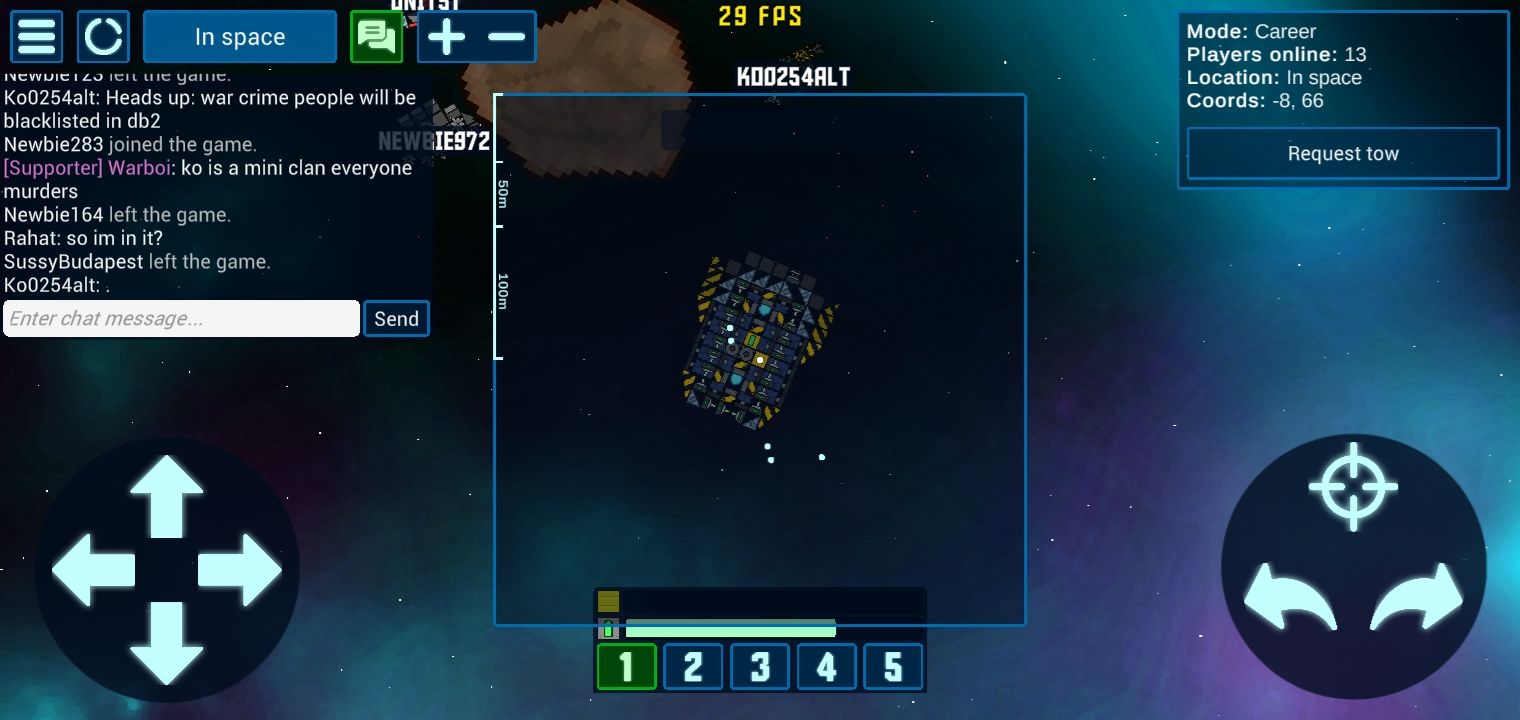Toggle the green chat bubble icon

point(376,37)
